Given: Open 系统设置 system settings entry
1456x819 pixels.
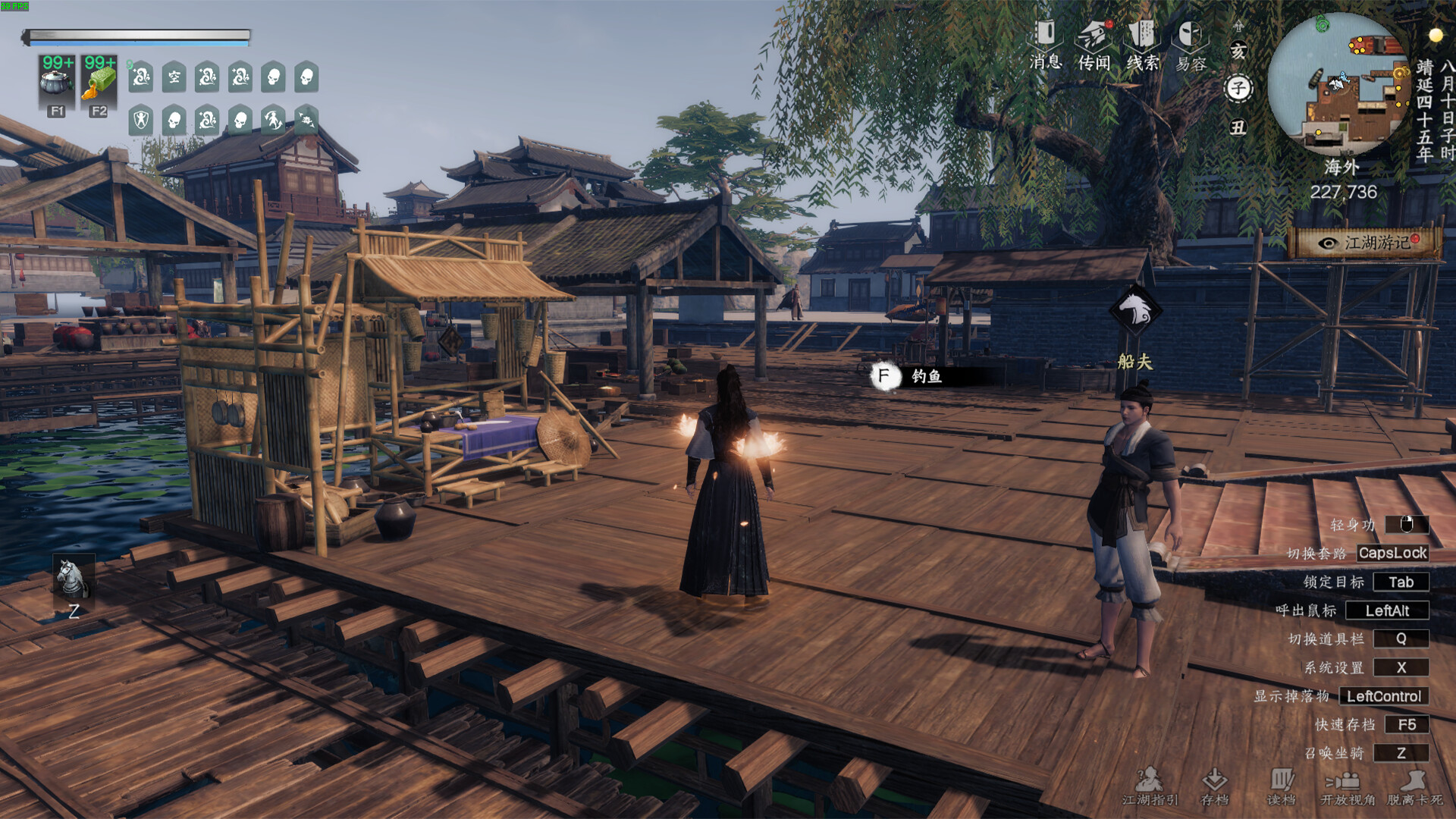Looking at the screenshot, I should coord(1401,668).
